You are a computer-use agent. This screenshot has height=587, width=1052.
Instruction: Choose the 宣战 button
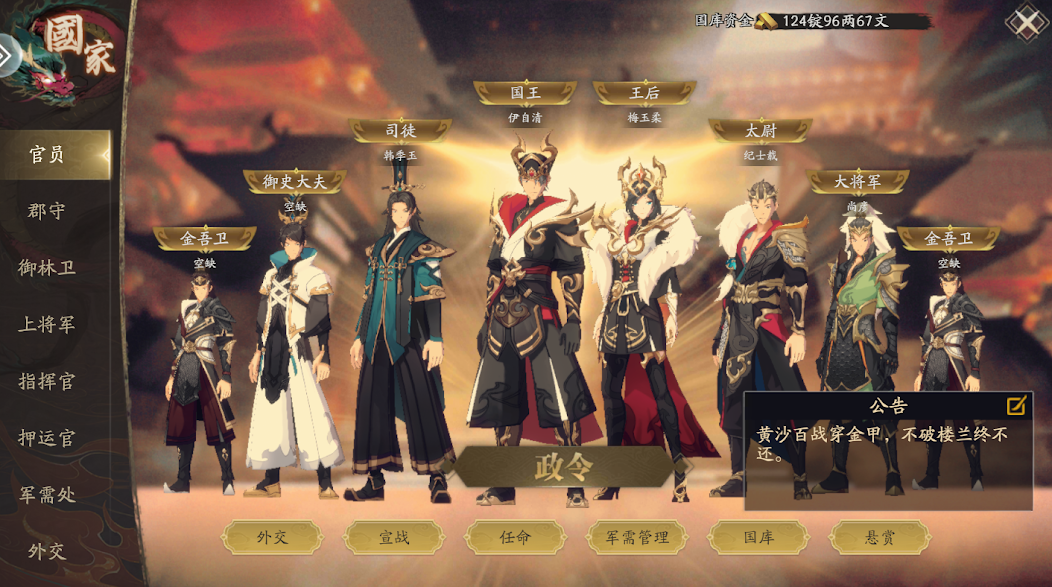click(394, 537)
